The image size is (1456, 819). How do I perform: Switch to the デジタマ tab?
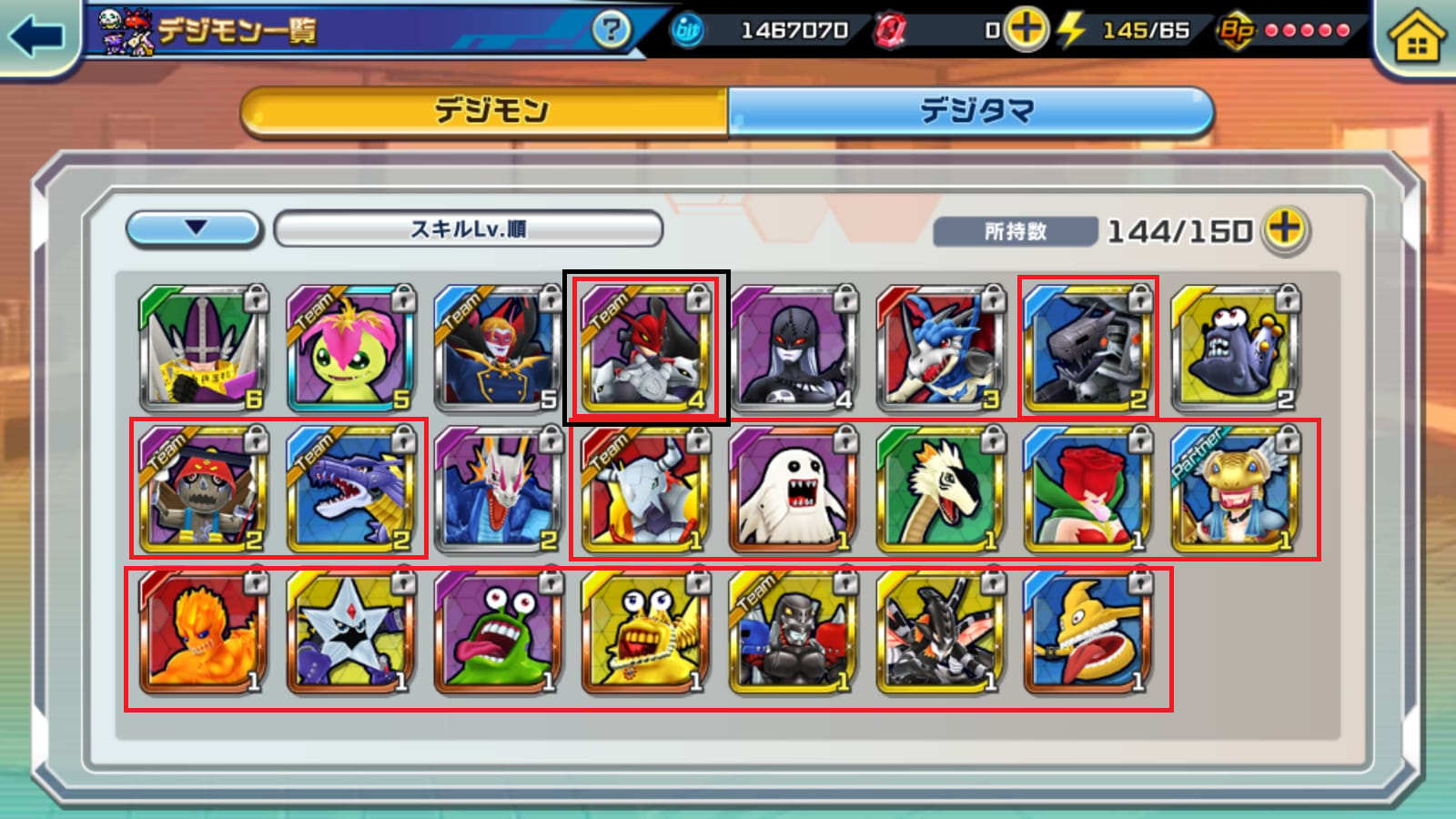[x=972, y=112]
